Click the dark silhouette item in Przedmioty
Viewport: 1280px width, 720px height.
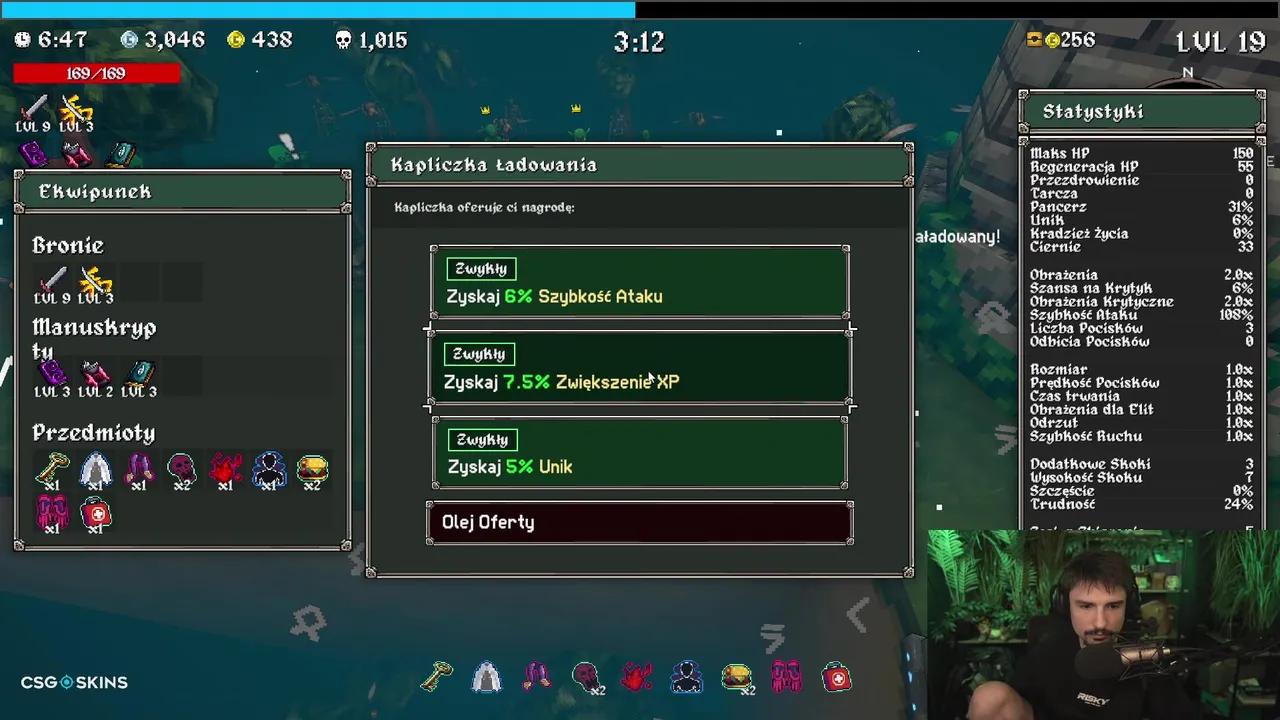click(x=268, y=468)
